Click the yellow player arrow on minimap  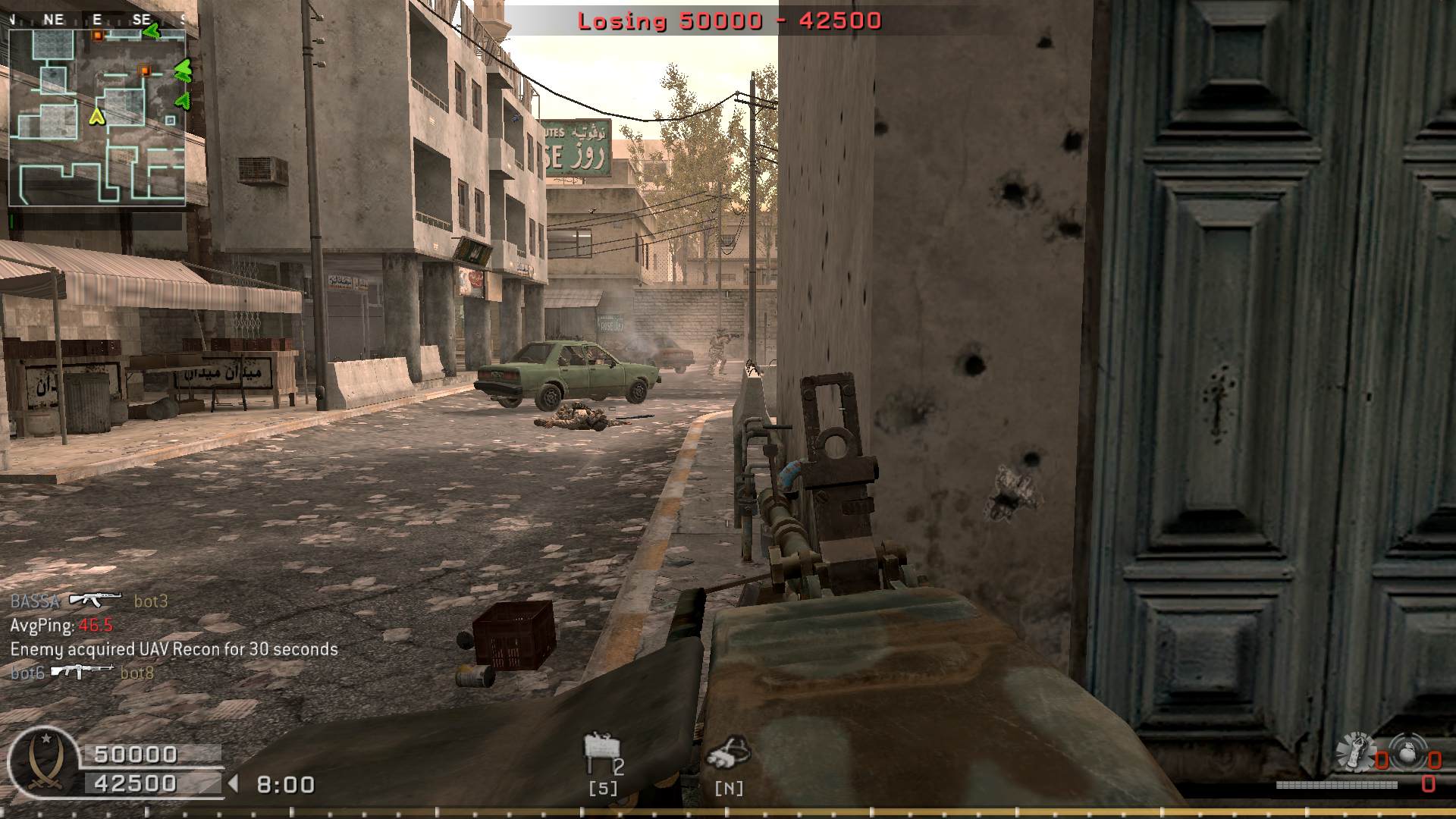pyautogui.click(x=96, y=116)
